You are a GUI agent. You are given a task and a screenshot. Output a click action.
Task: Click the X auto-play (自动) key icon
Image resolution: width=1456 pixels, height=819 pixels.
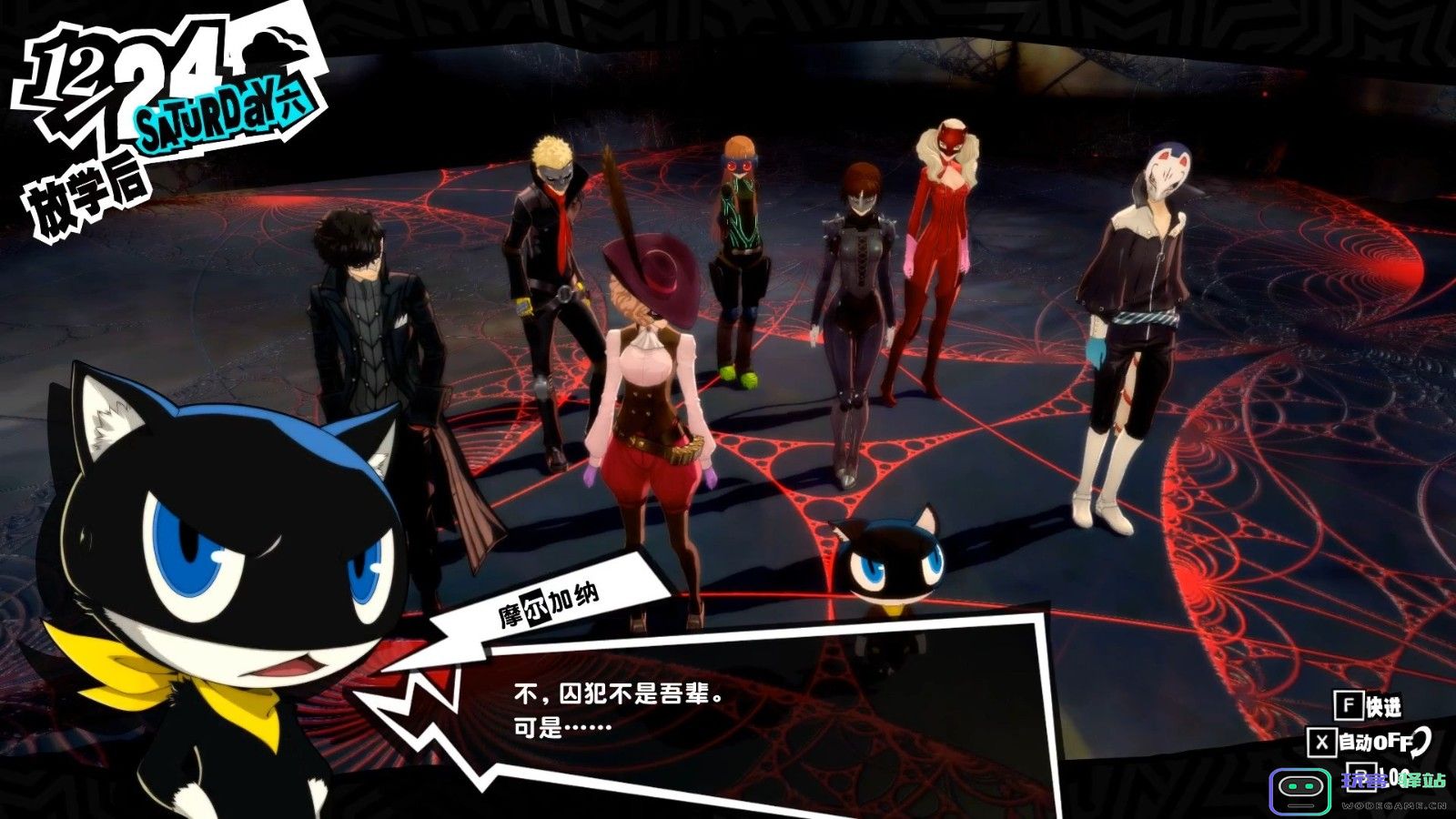1323,742
